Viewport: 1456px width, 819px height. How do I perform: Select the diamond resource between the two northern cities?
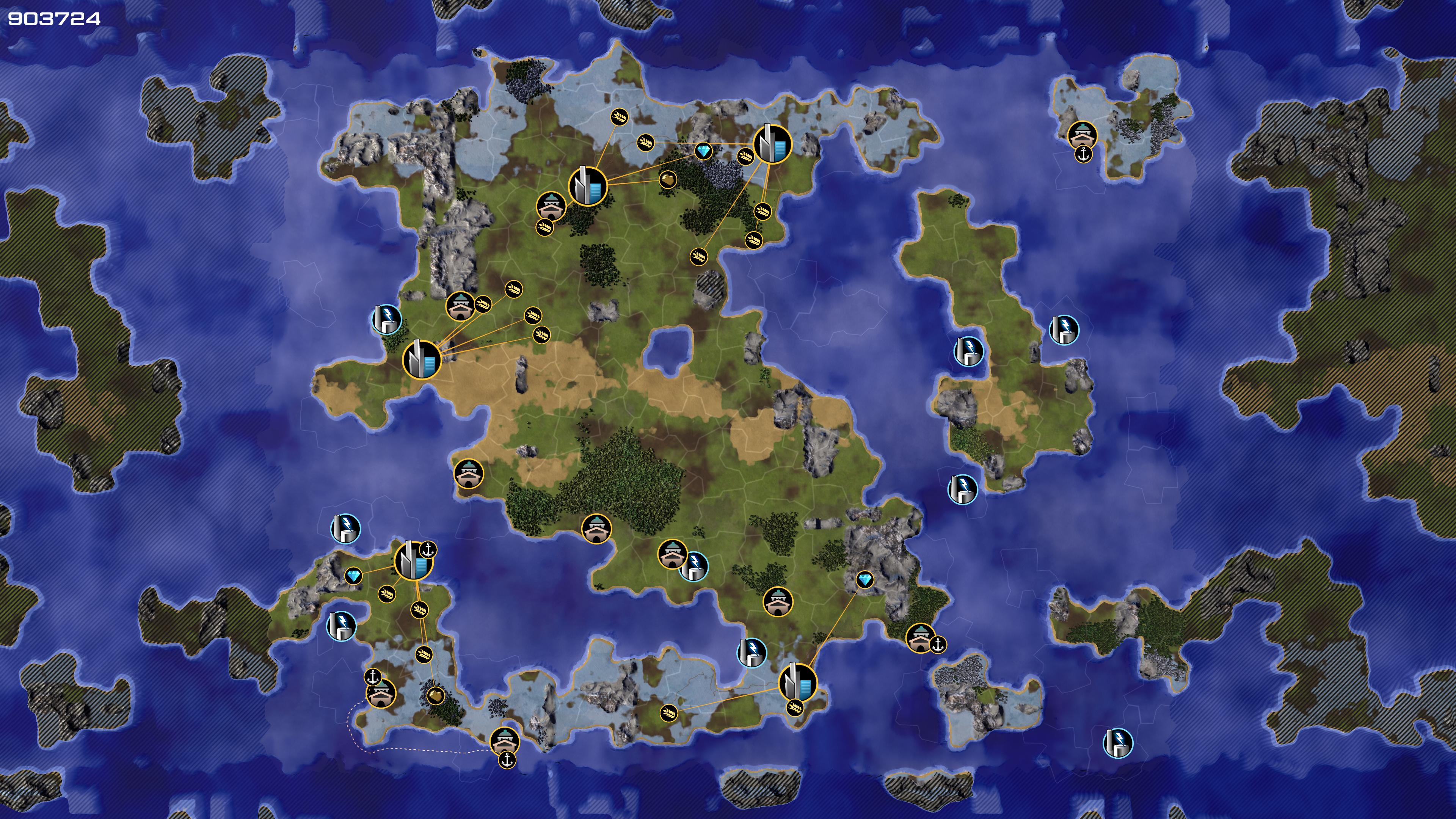tap(703, 152)
